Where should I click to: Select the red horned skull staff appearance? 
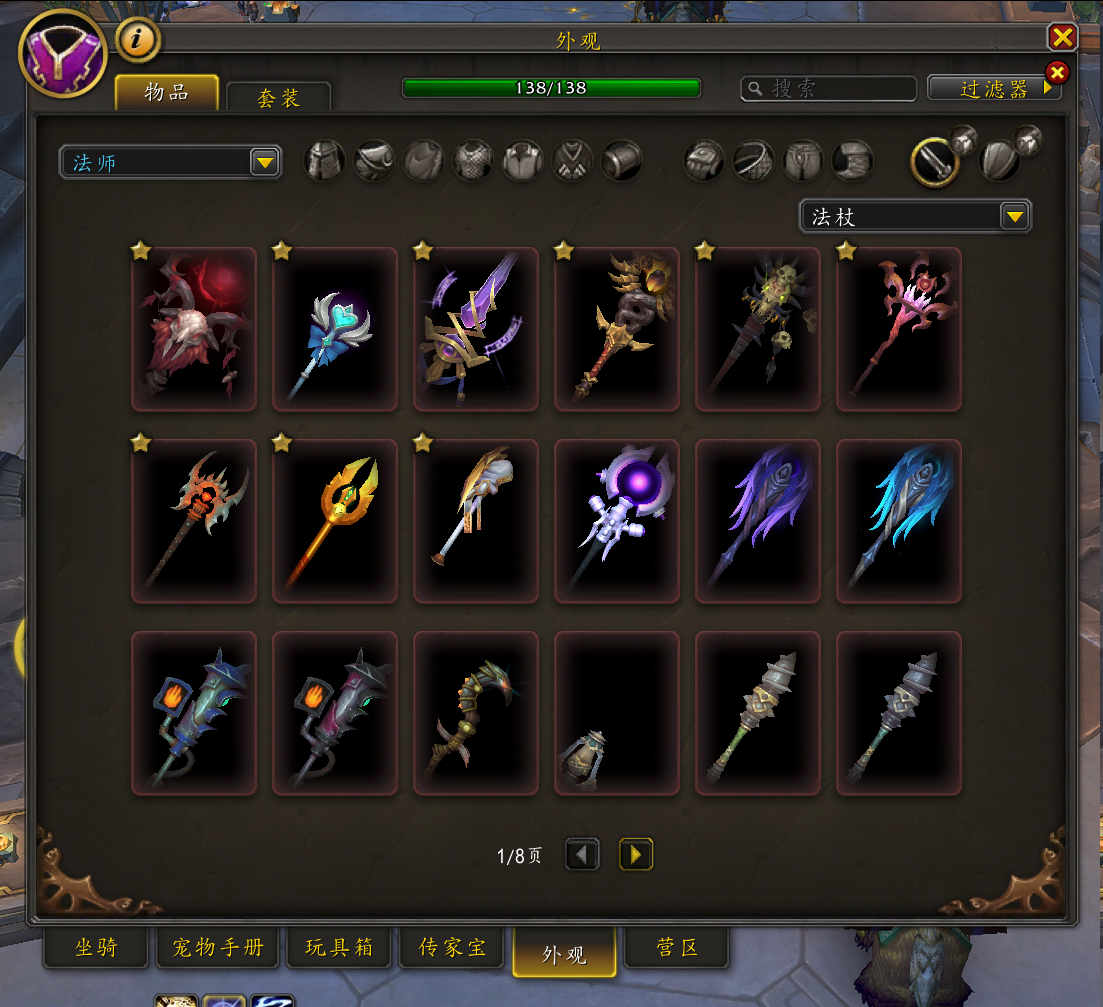click(194, 329)
